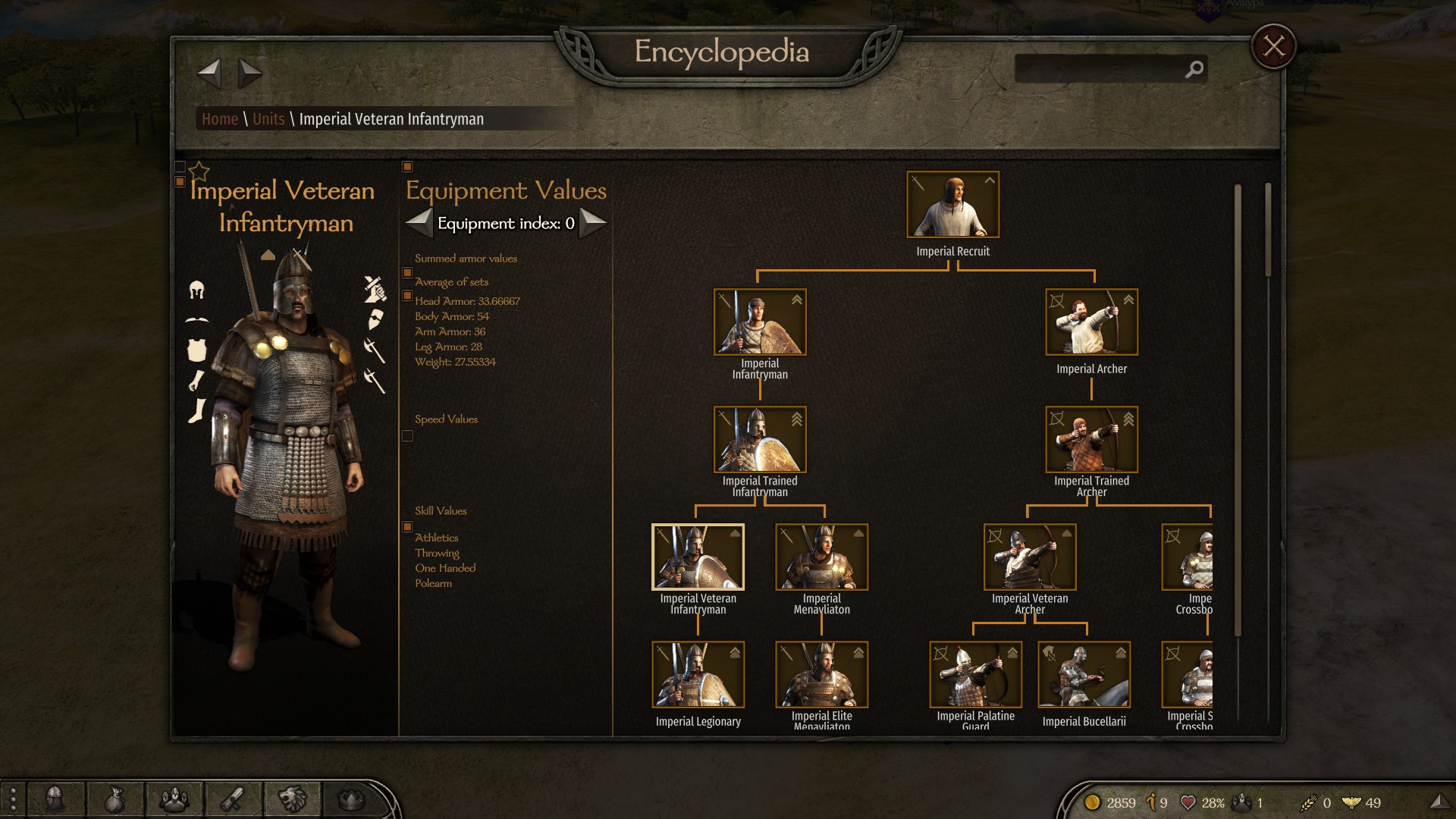
Task: Decrease the equipment index
Action: point(419,223)
